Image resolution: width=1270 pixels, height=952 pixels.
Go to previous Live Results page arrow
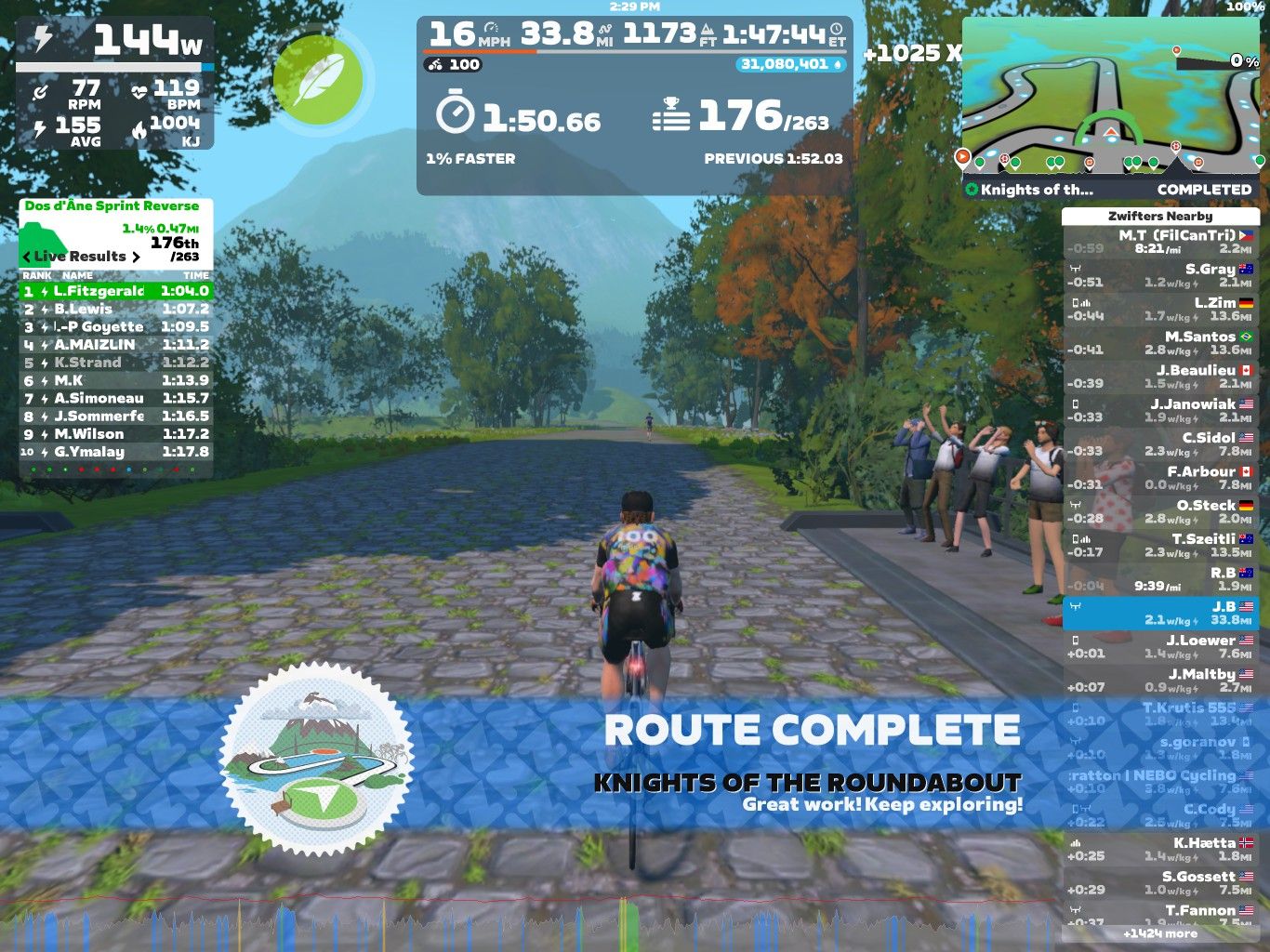pos(27,257)
